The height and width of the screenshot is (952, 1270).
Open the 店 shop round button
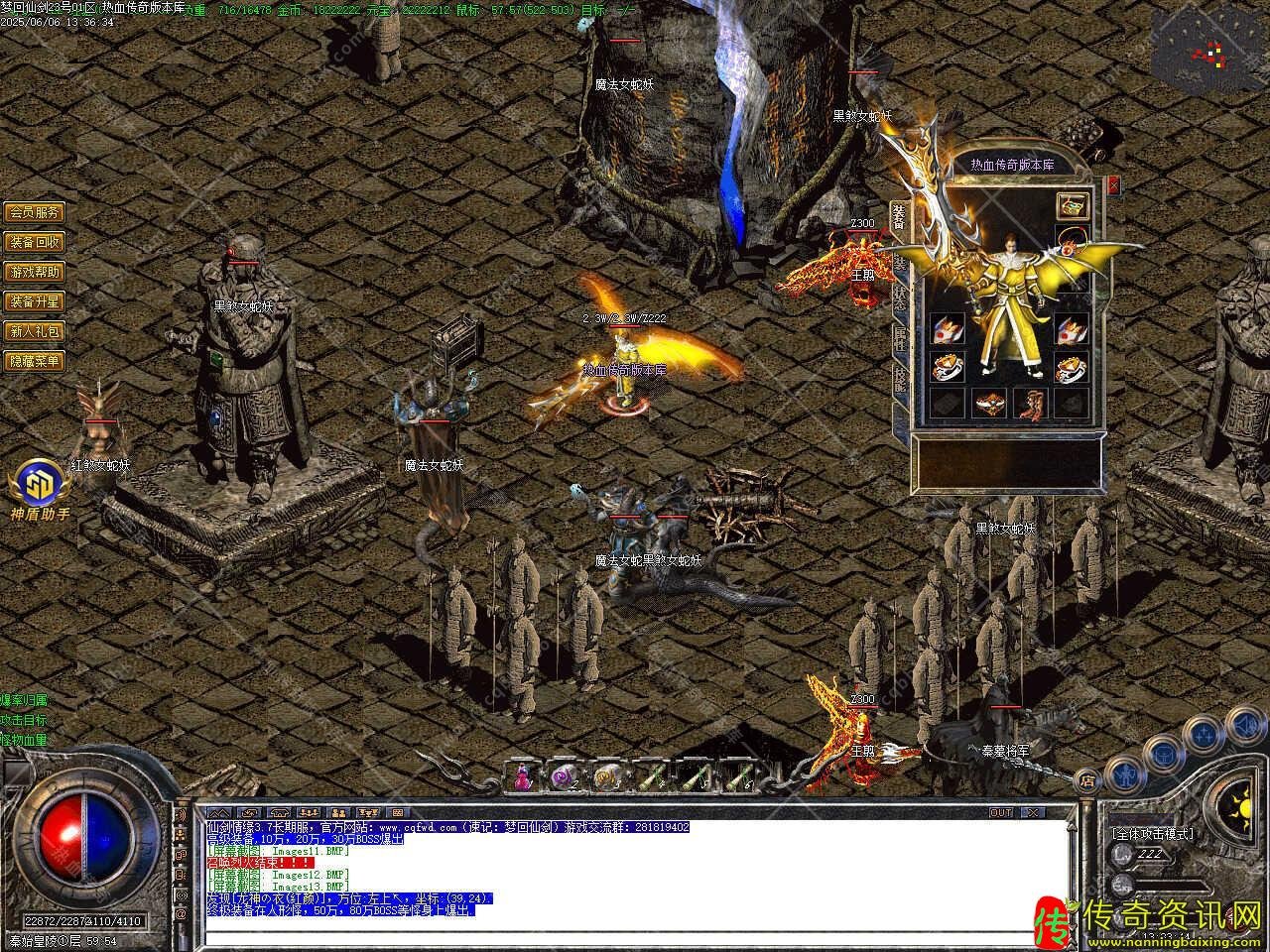point(1087,777)
